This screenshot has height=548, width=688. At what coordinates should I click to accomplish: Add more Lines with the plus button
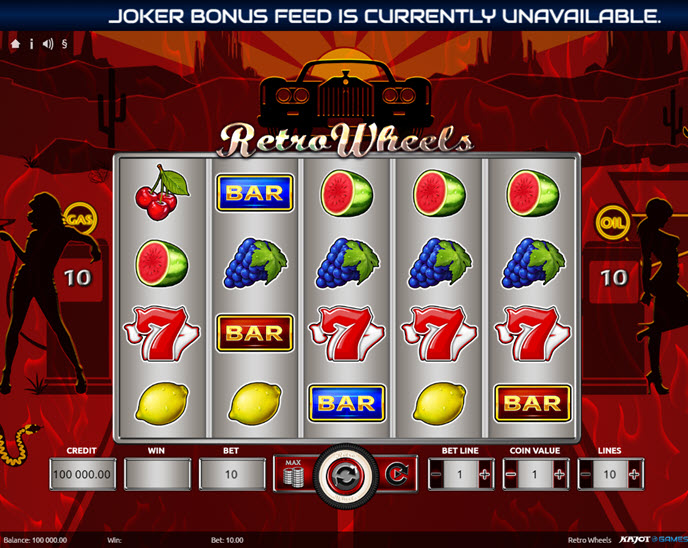coord(634,474)
